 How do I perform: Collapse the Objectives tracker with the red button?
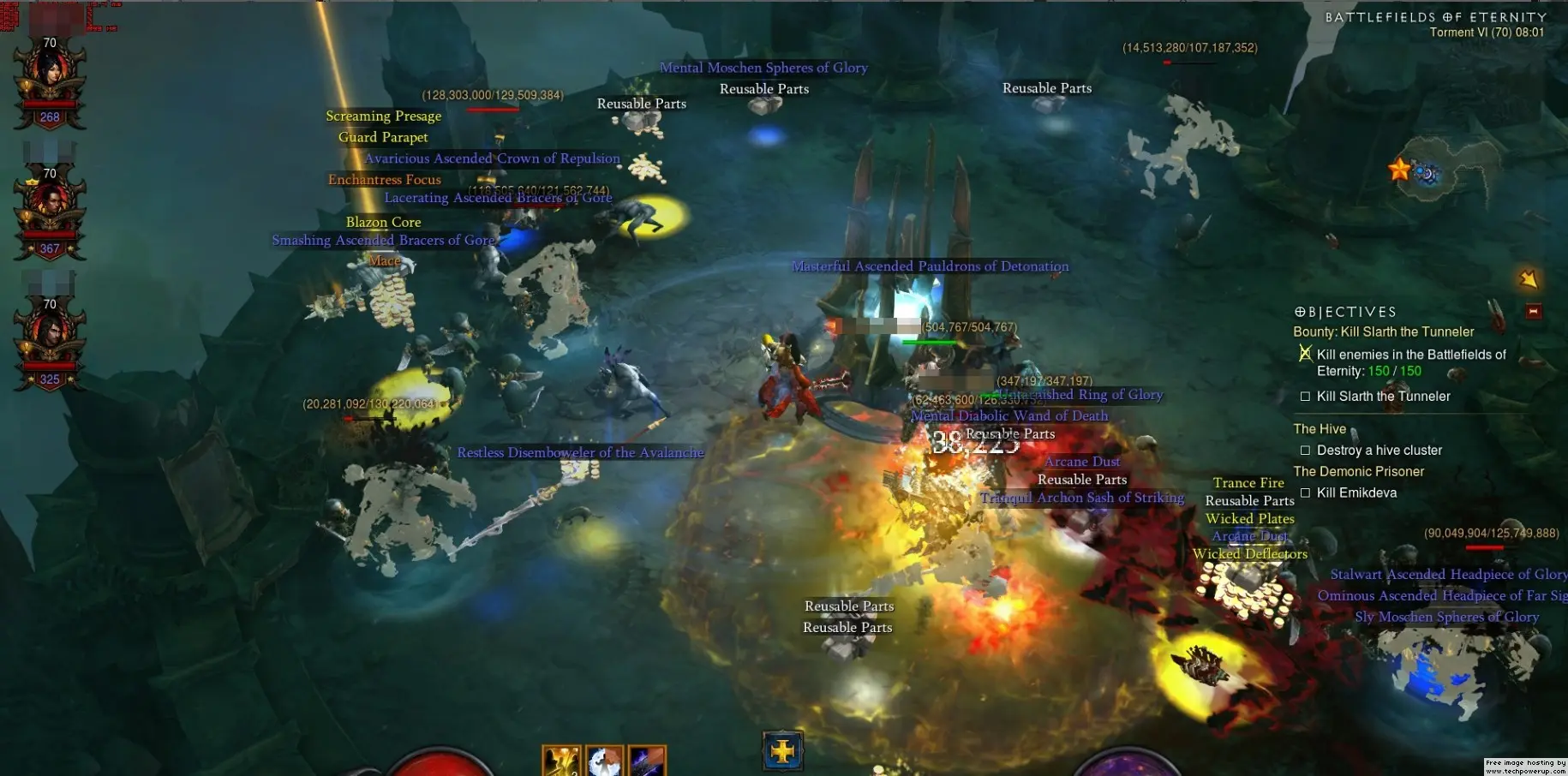coord(1534,311)
